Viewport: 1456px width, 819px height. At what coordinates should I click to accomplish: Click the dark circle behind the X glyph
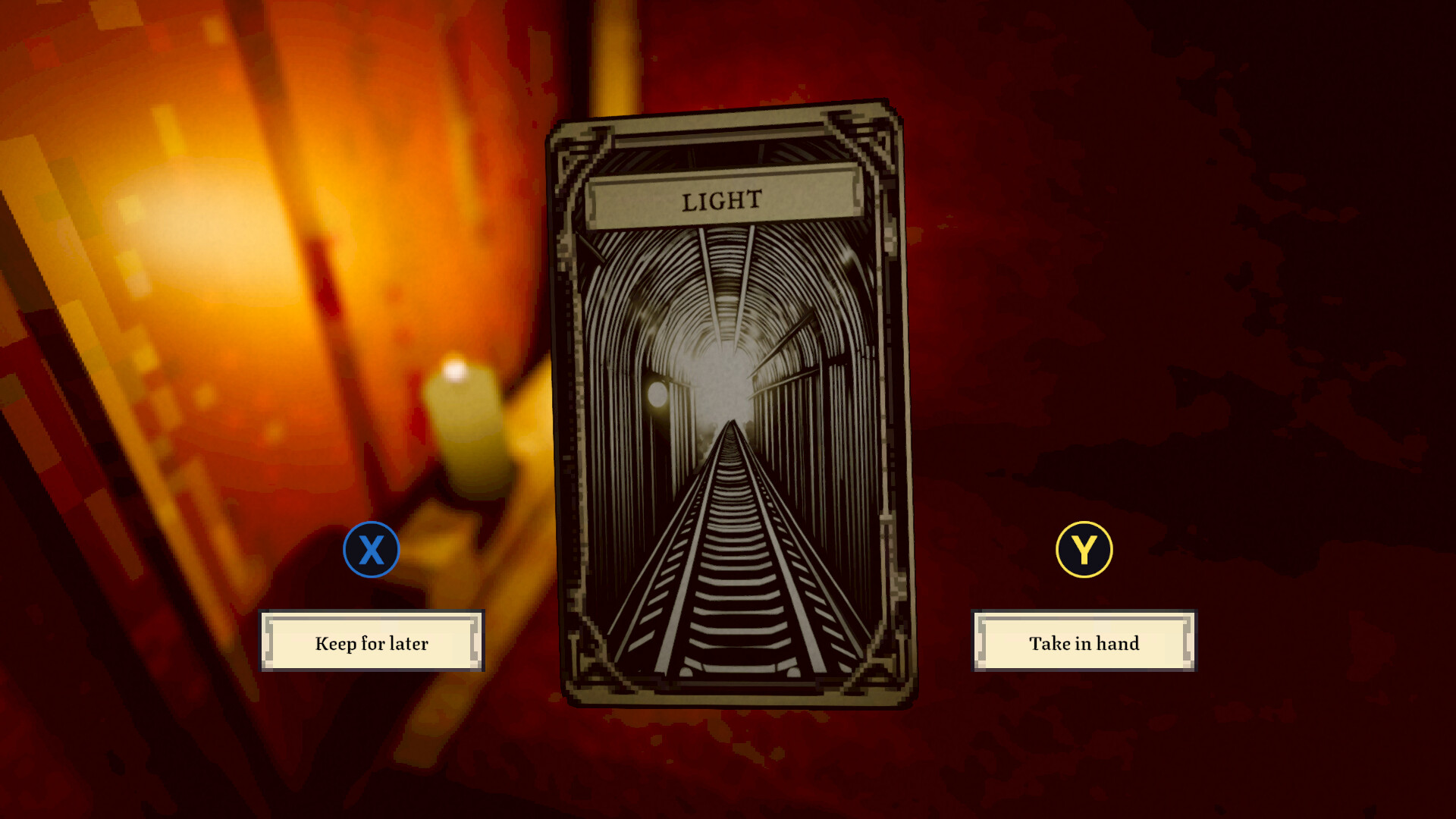tap(371, 550)
